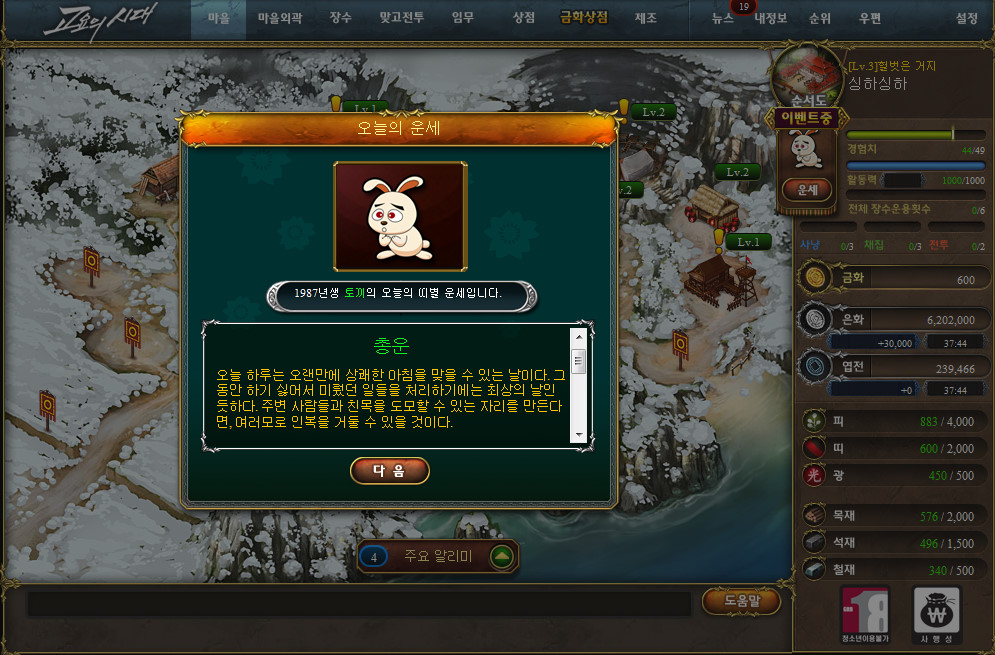This screenshot has height=655, width=995.
Task: Show the 순위 rankings
Action: click(x=820, y=19)
